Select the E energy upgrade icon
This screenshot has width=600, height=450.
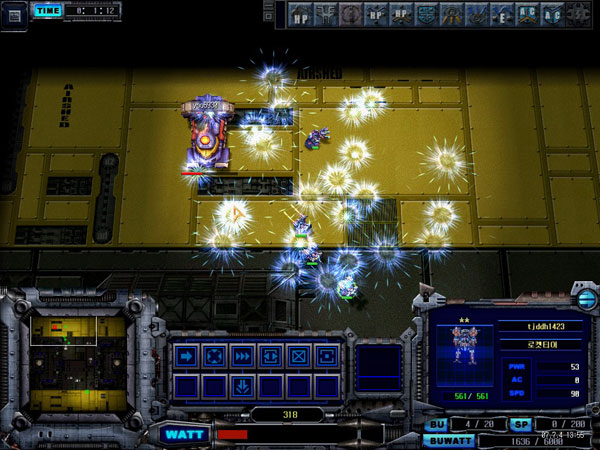(502, 15)
